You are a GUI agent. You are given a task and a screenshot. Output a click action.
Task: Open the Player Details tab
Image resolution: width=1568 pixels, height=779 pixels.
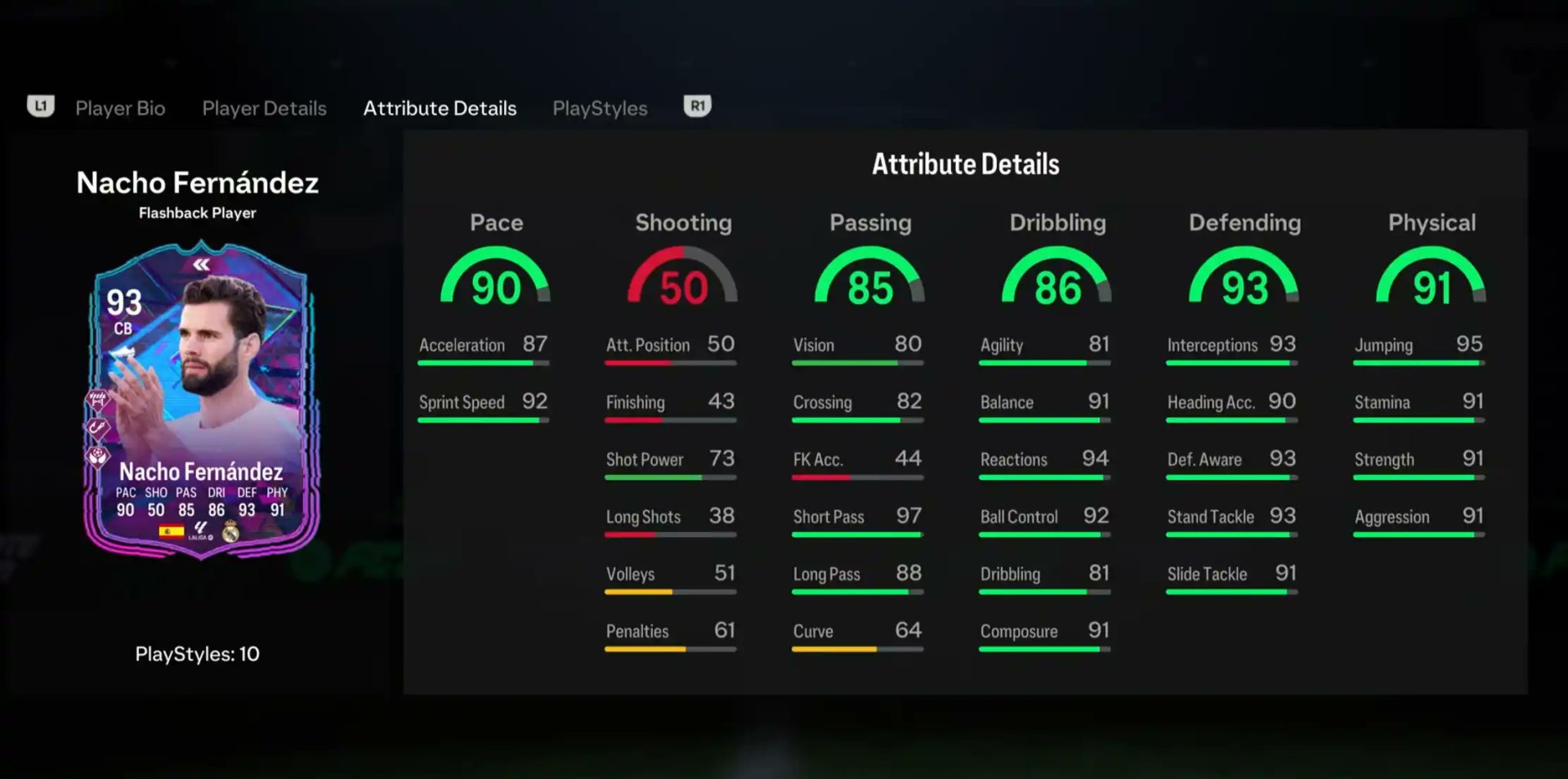pos(264,108)
